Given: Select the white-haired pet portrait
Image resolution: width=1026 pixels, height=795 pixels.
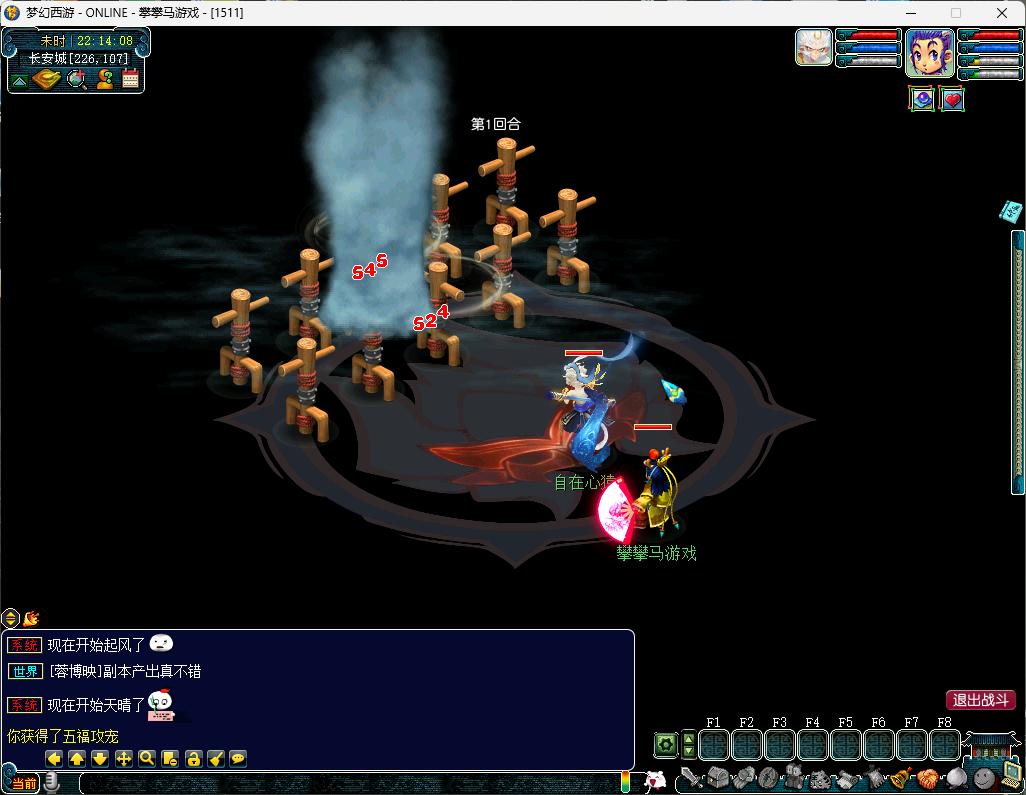Looking at the screenshot, I should tap(814, 47).
